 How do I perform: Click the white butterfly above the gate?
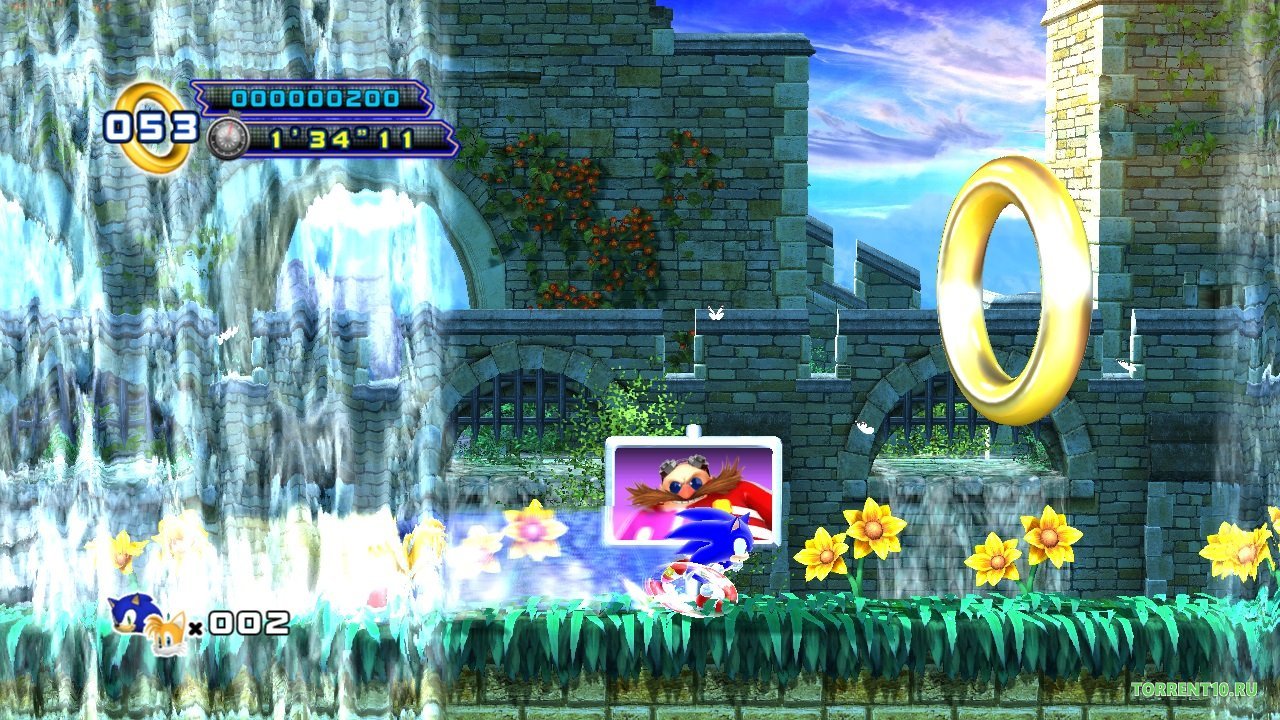click(x=714, y=313)
